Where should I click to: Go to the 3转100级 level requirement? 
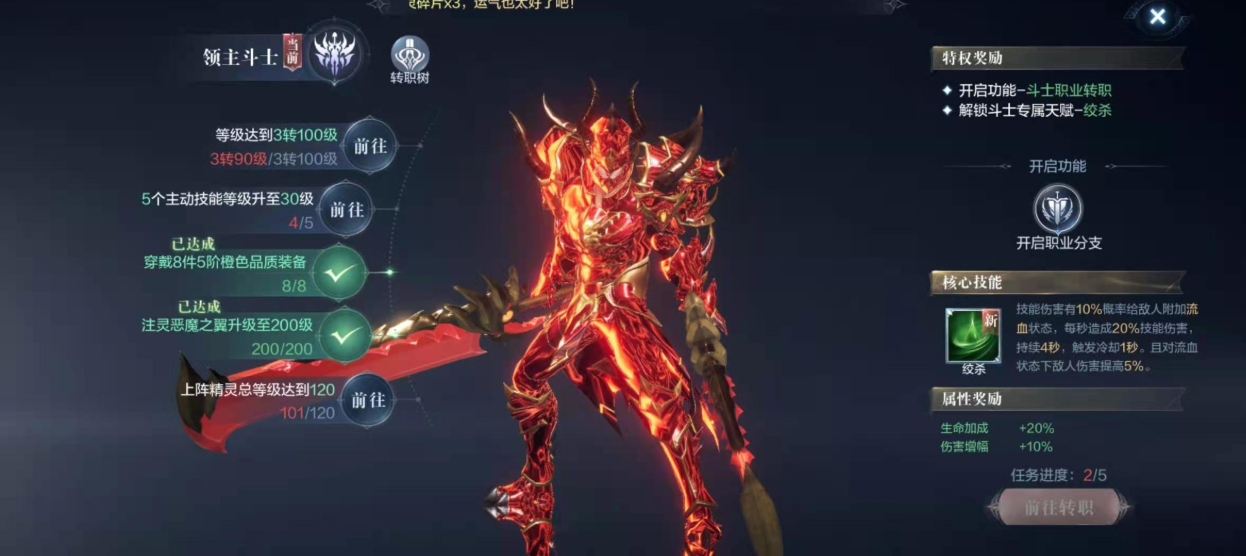coord(369,146)
